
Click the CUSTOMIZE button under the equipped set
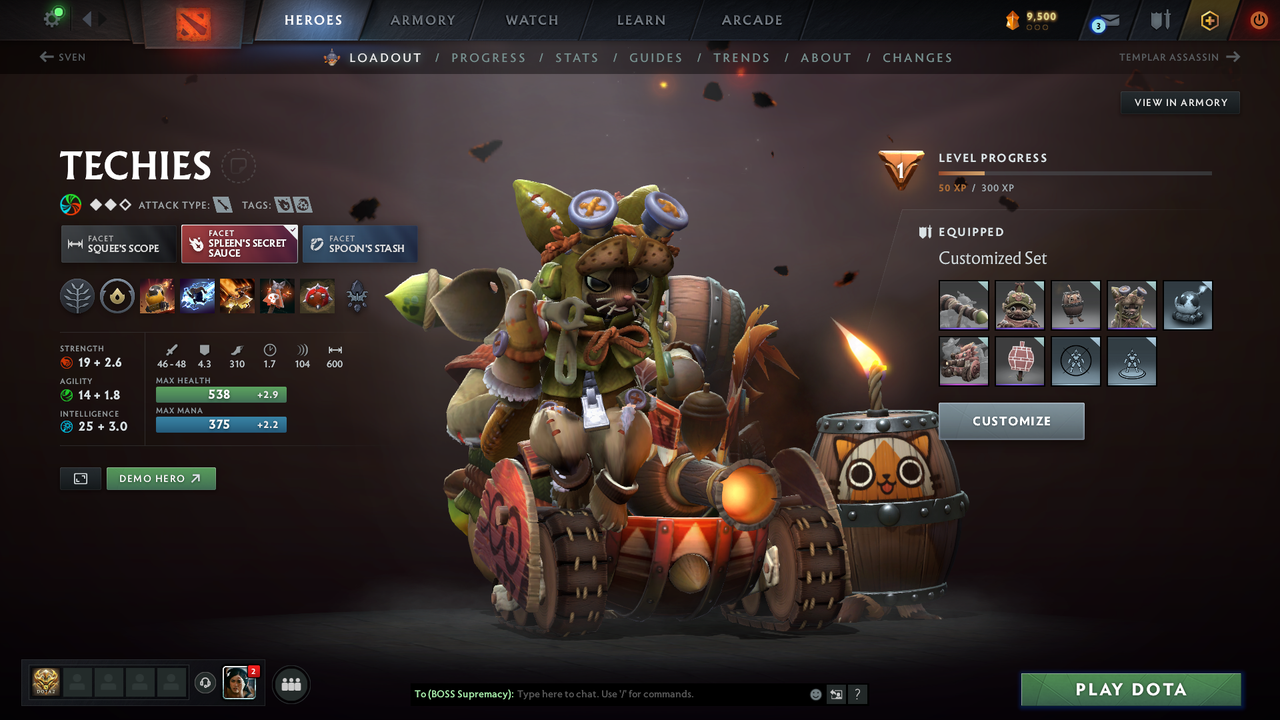pos(1011,421)
